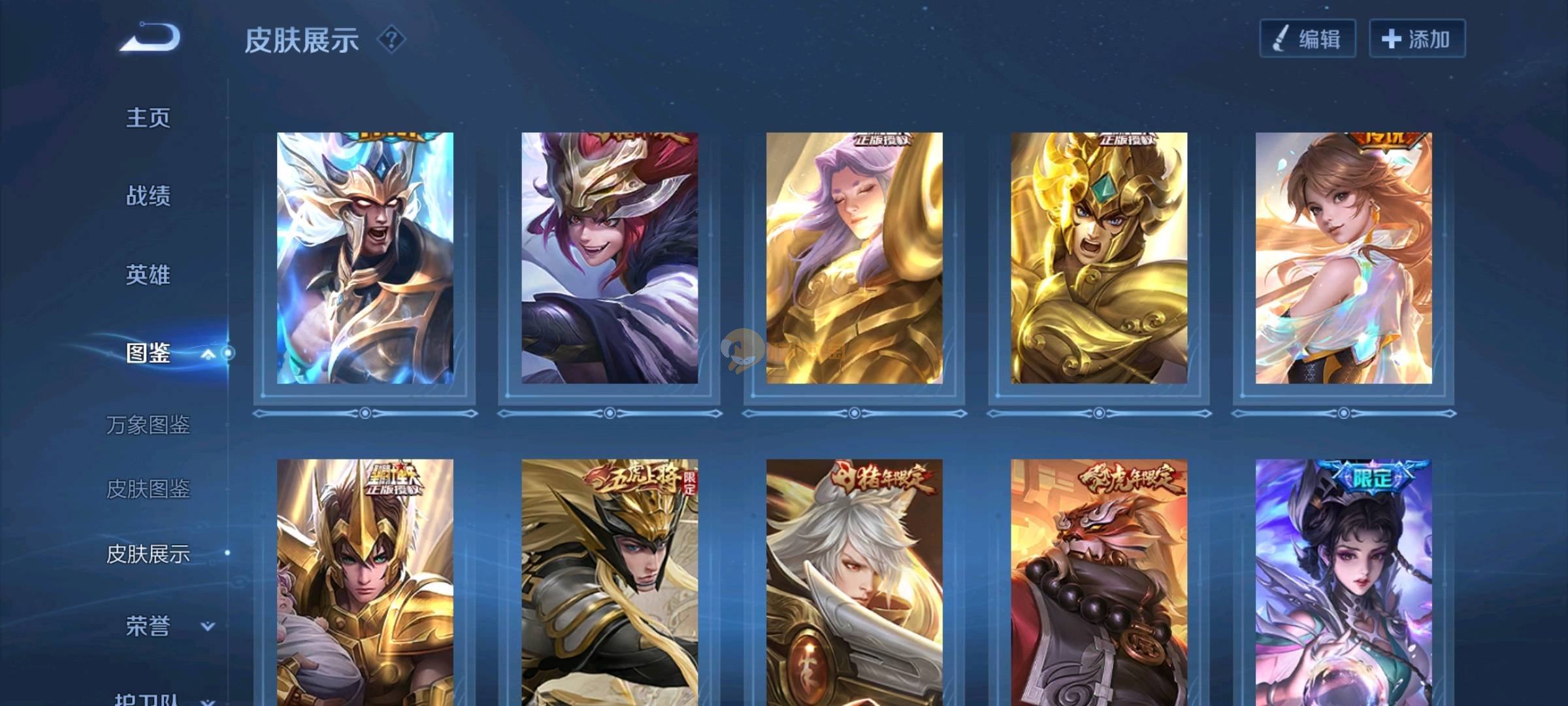Select the 虎年限定 tiger skin card
Image resolution: width=1568 pixels, height=706 pixels.
[x=1099, y=582]
